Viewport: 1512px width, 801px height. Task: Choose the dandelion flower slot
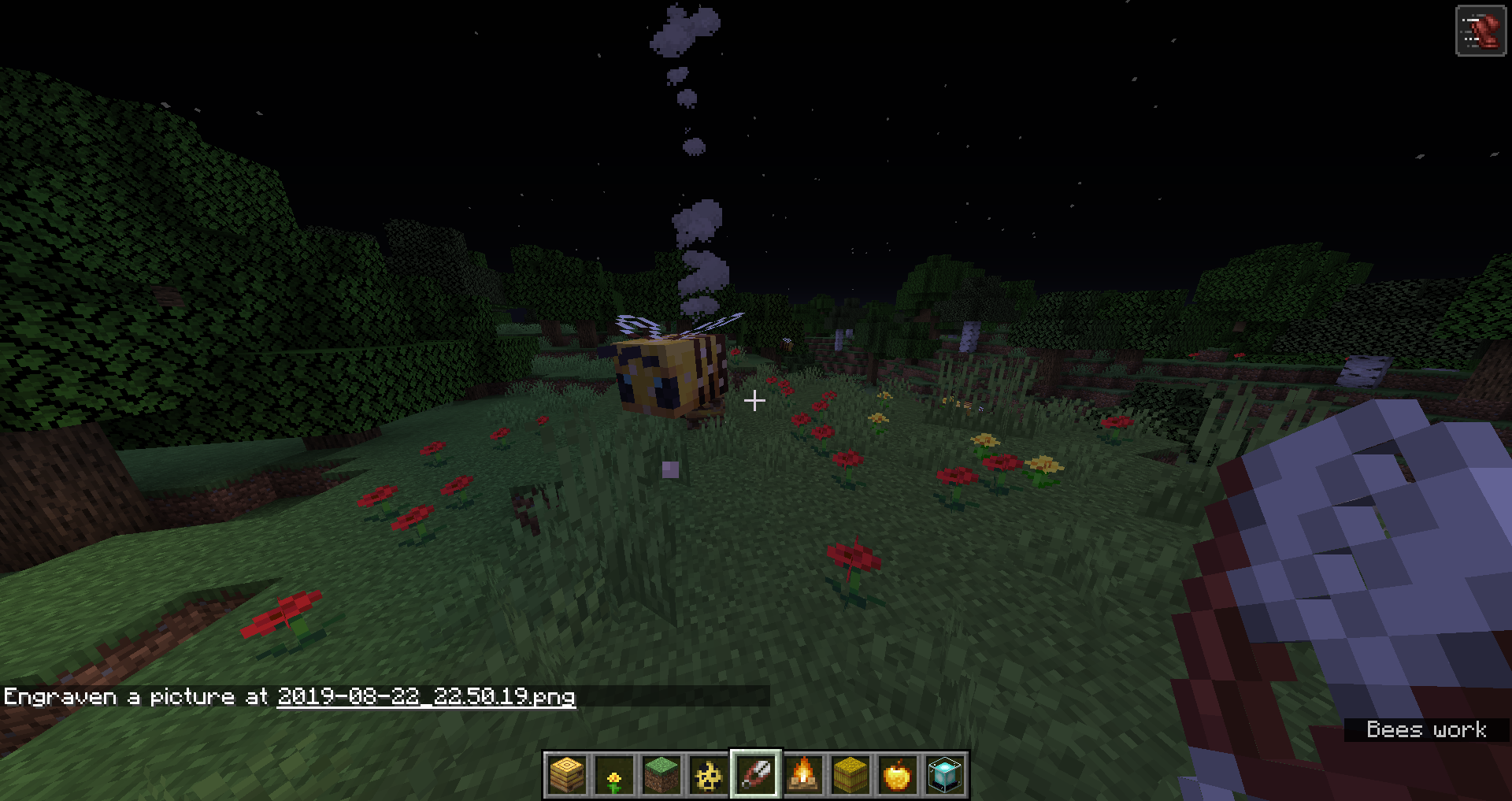(x=614, y=775)
